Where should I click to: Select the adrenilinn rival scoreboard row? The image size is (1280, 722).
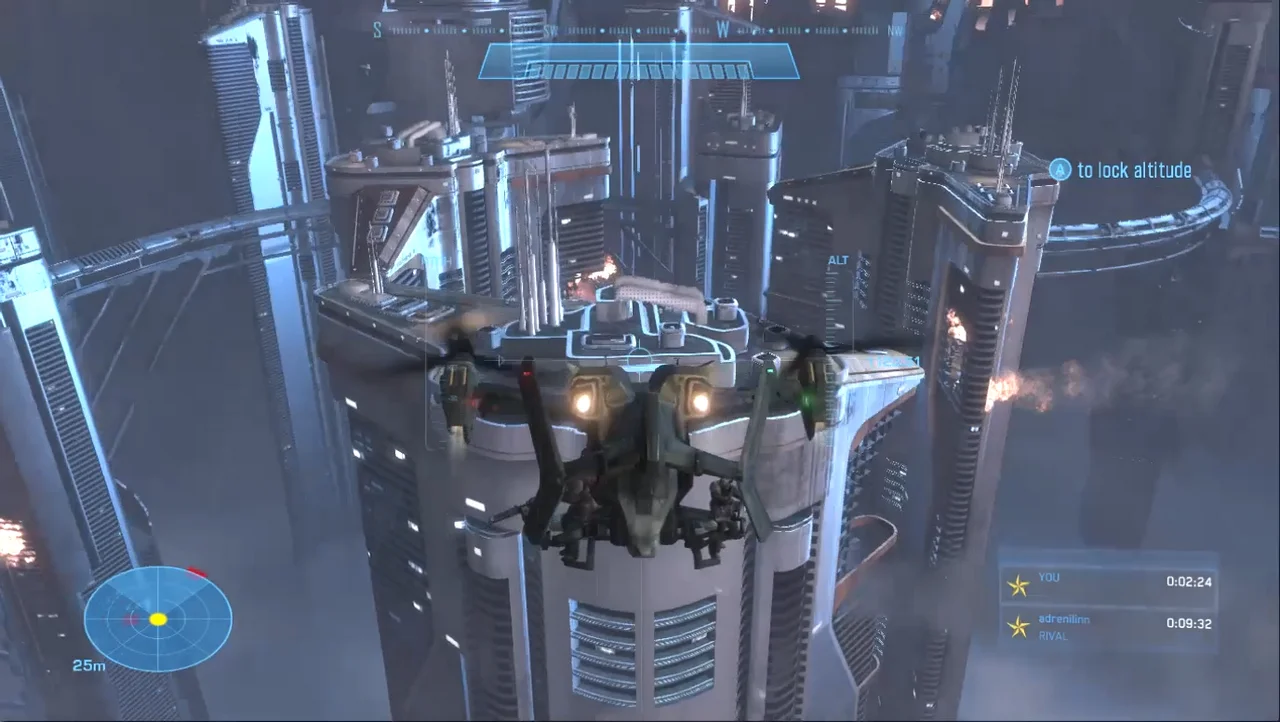(x=1108, y=627)
